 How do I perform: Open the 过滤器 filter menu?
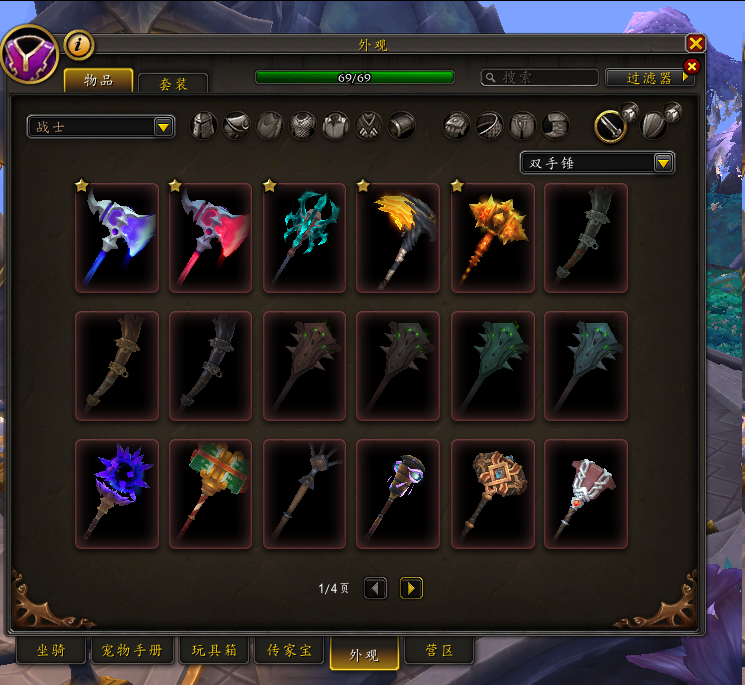point(649,77)
